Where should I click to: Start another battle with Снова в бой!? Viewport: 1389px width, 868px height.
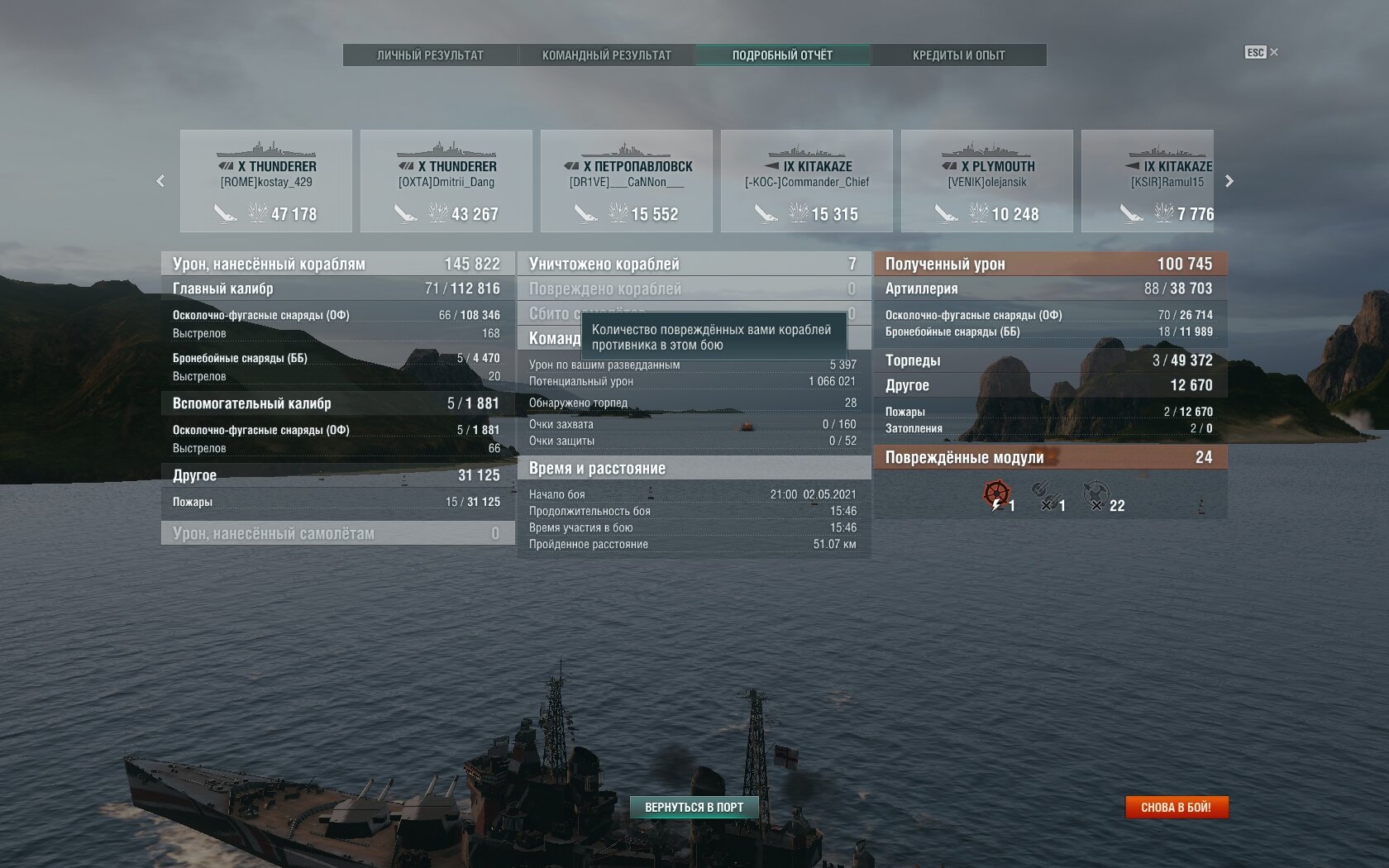(x=1176, y=807)
